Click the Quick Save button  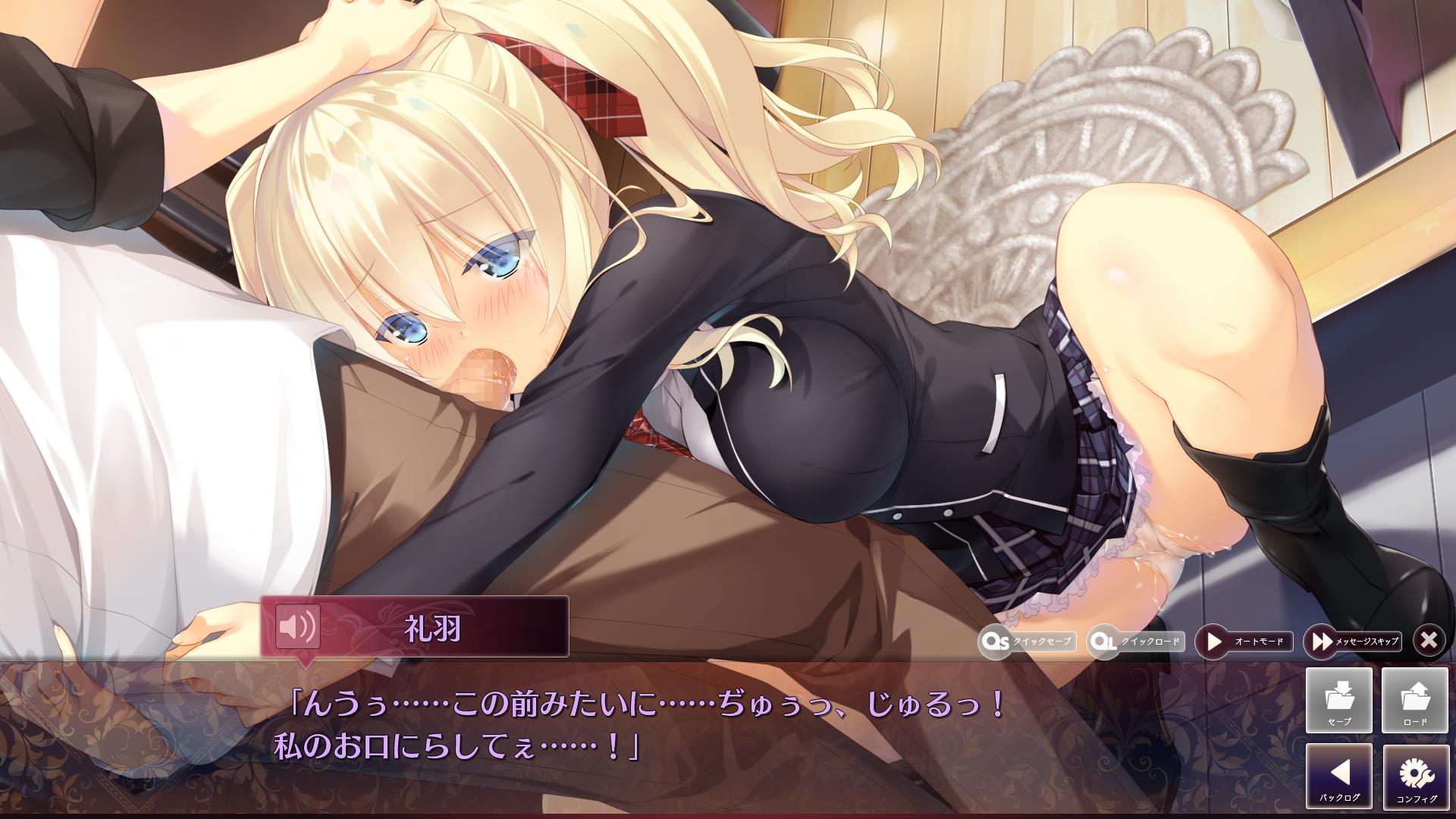(1028, 642)
